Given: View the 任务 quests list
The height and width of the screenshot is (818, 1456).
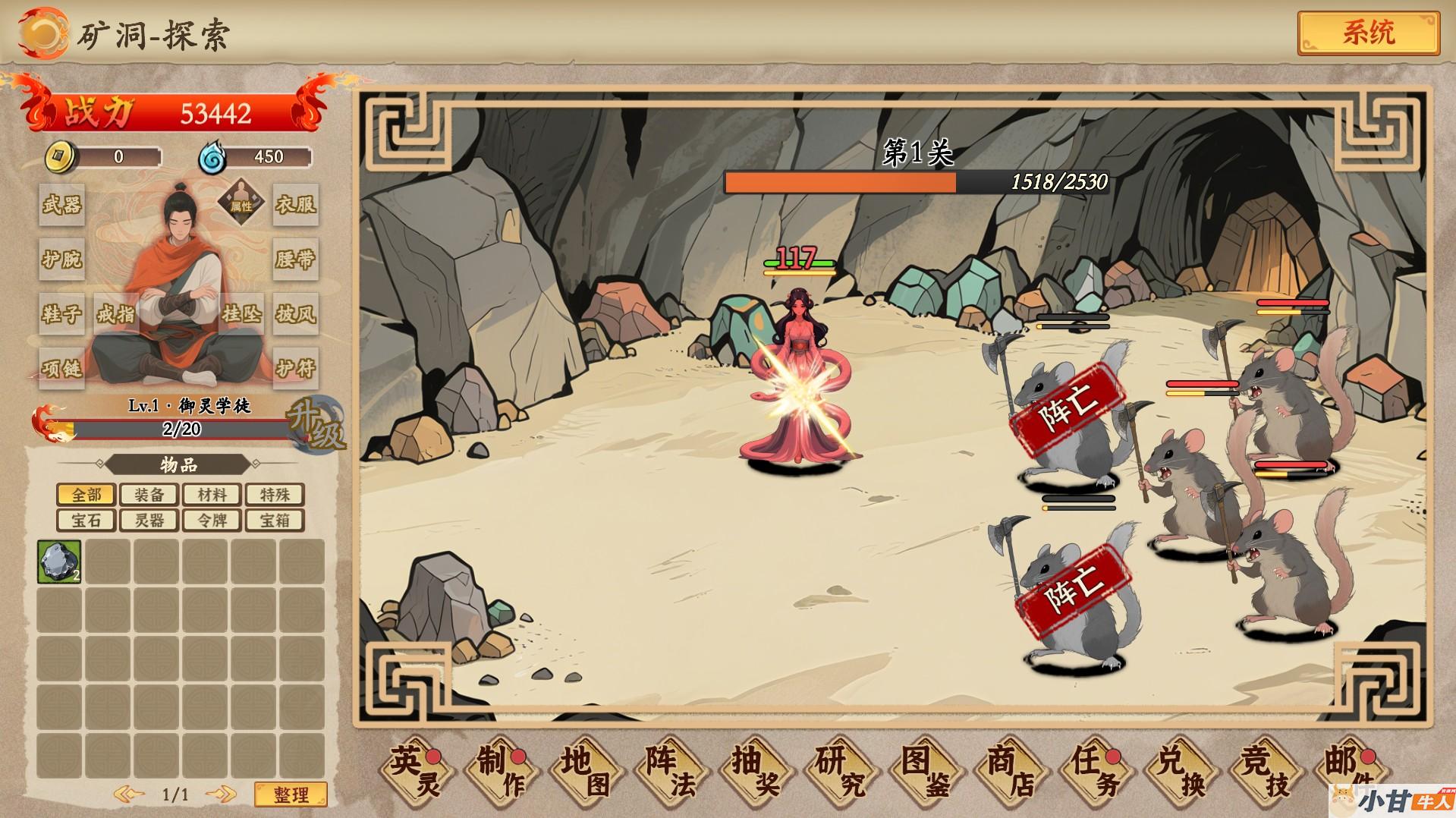Looking at the screenshot, I should (x=1096, y=771).
